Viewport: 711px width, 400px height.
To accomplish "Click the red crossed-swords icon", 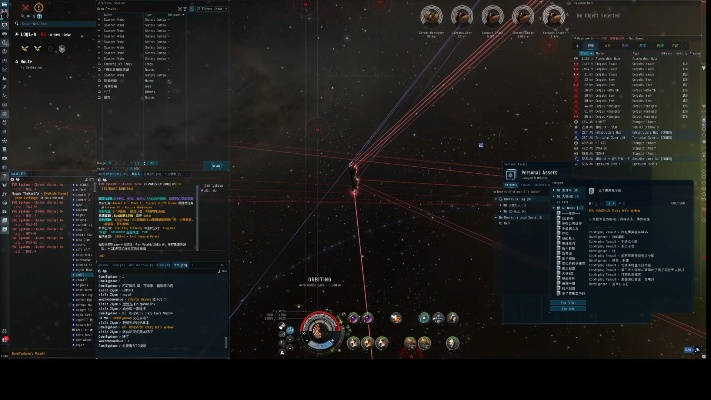I will pos(26,8).
